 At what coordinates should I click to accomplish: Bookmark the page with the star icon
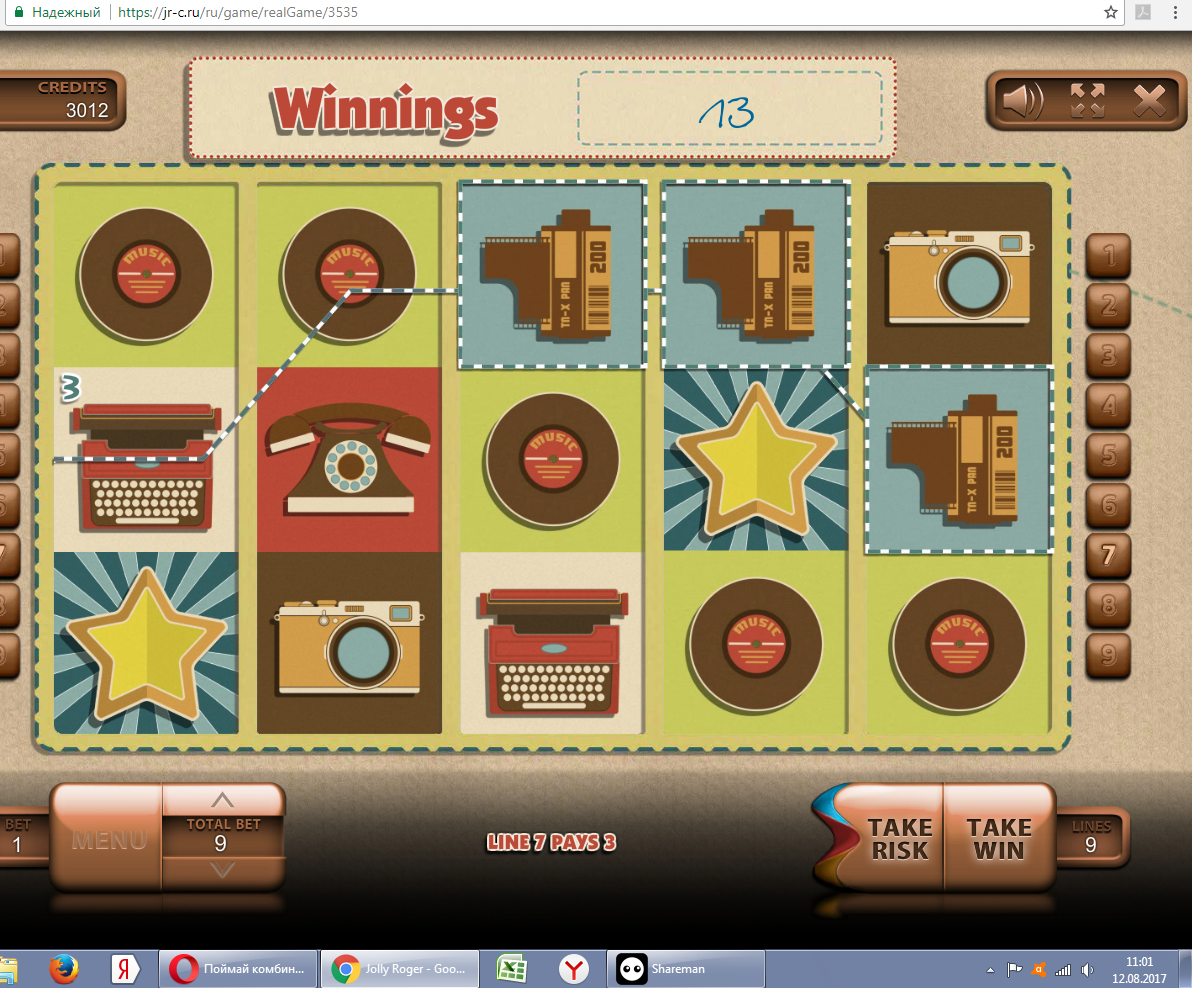tap(1111, 13)
